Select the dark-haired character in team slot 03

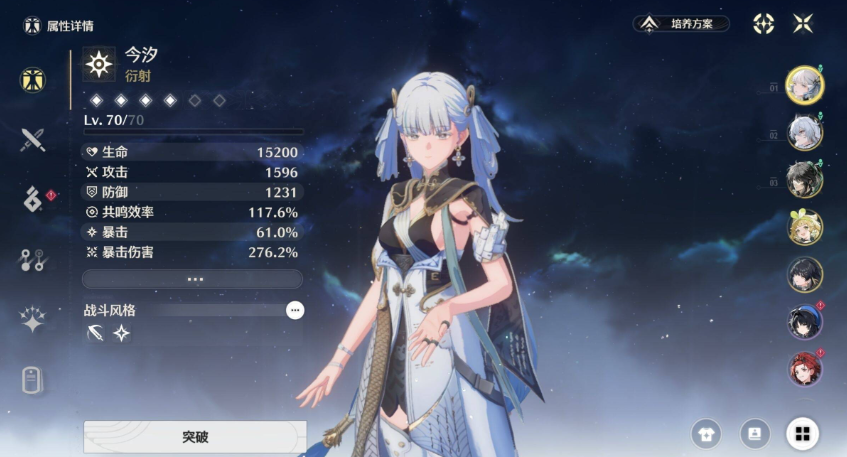[804, 180]
